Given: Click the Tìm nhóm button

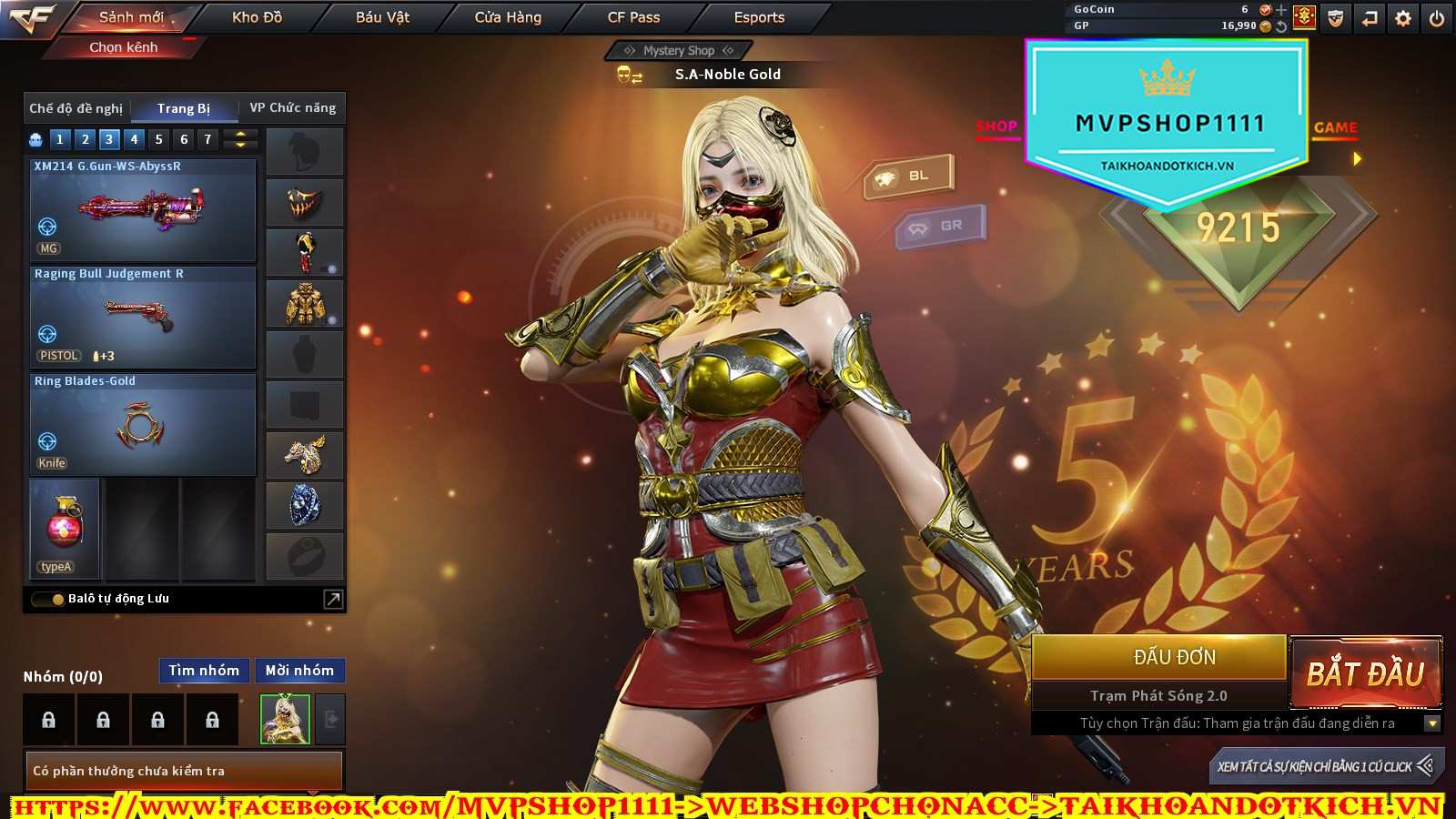Looking at the screenshot, I should click(x=204, y=671).
